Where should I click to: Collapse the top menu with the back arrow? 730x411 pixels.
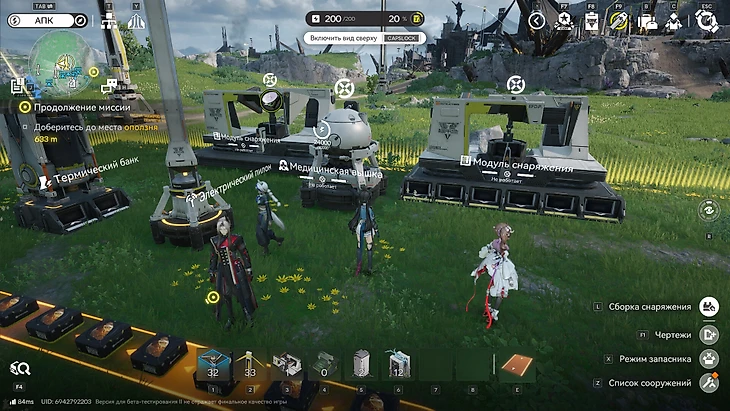(537, 20)
